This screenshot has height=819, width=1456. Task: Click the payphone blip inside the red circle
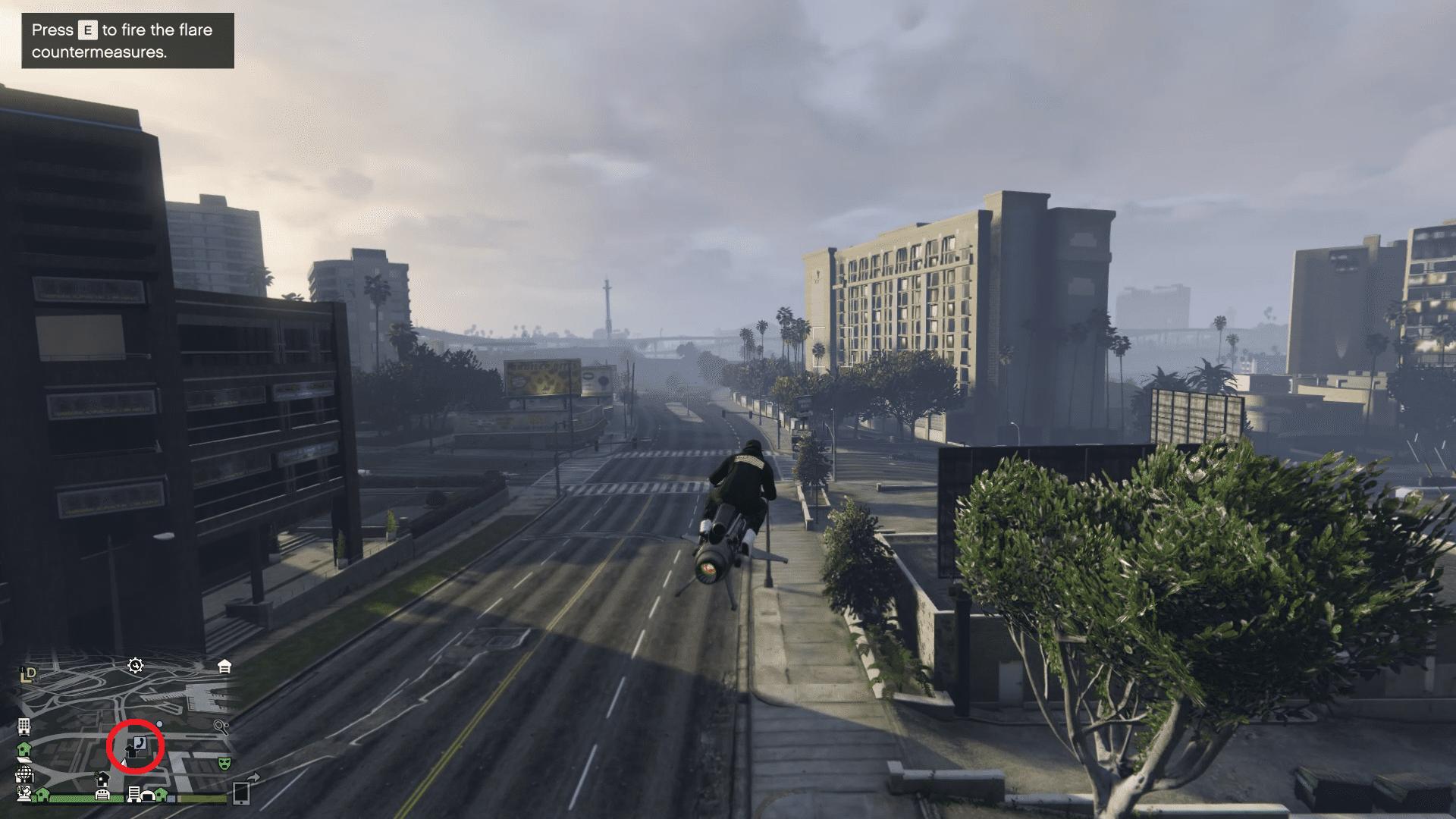142,744
